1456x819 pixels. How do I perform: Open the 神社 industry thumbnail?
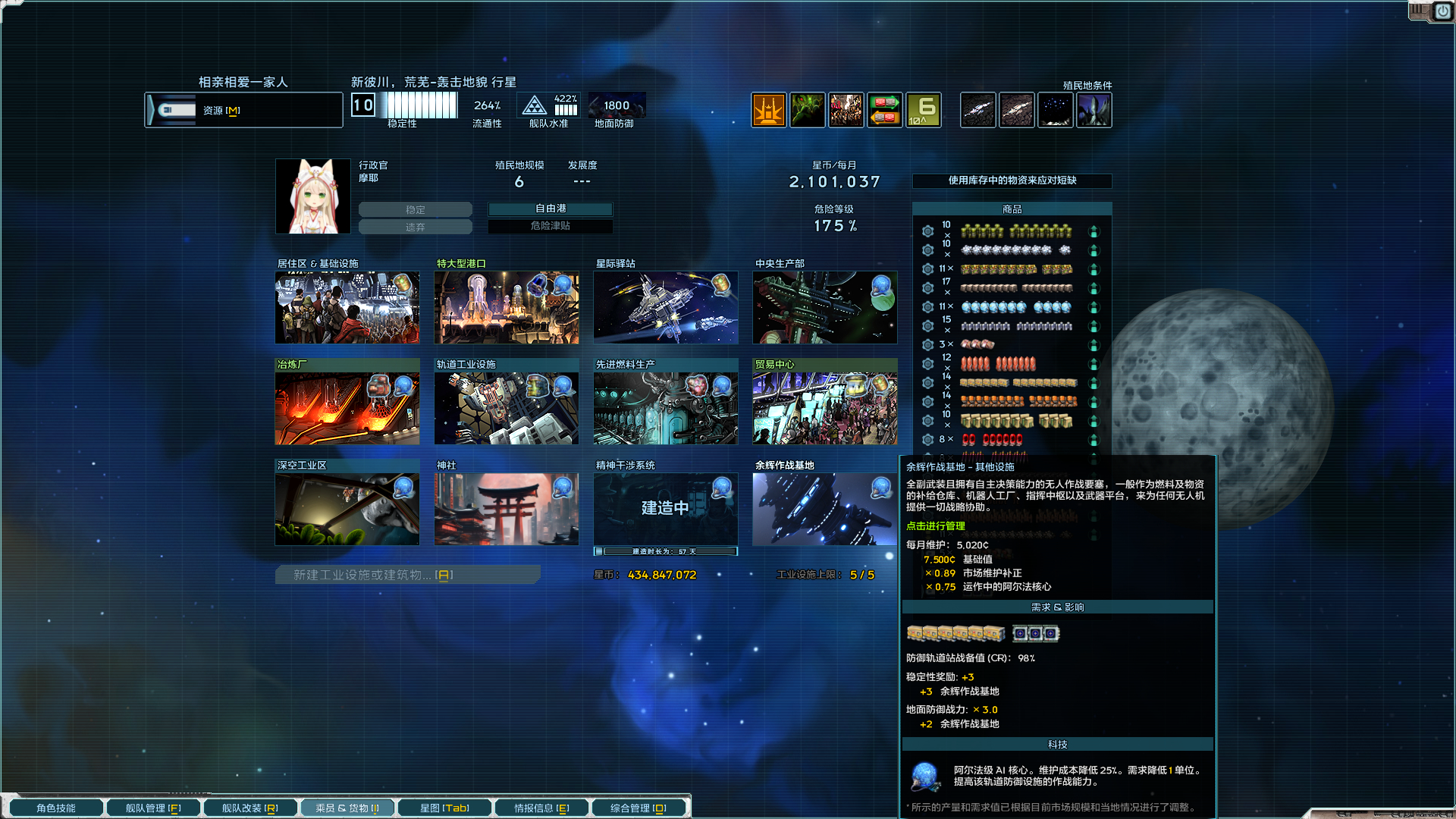[506, 508]
